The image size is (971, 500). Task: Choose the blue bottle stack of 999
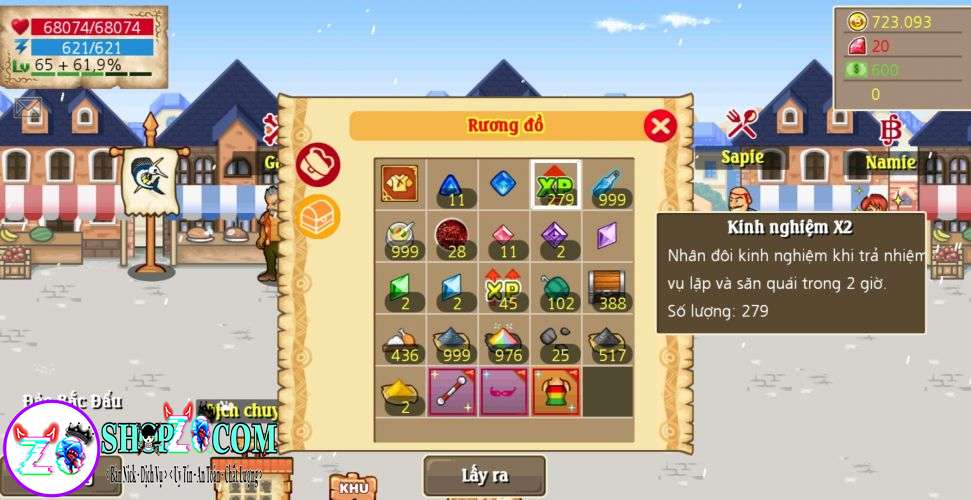(608, 184)
